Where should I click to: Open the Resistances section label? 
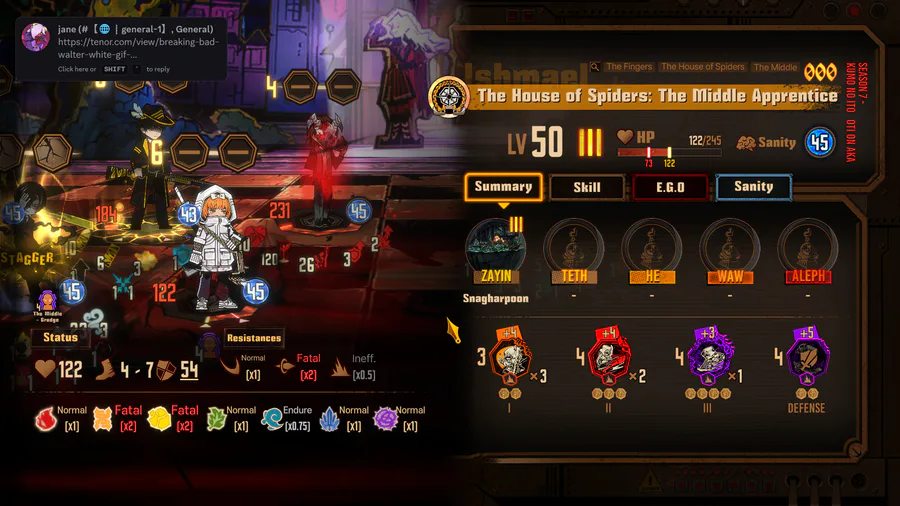[254, 338]
